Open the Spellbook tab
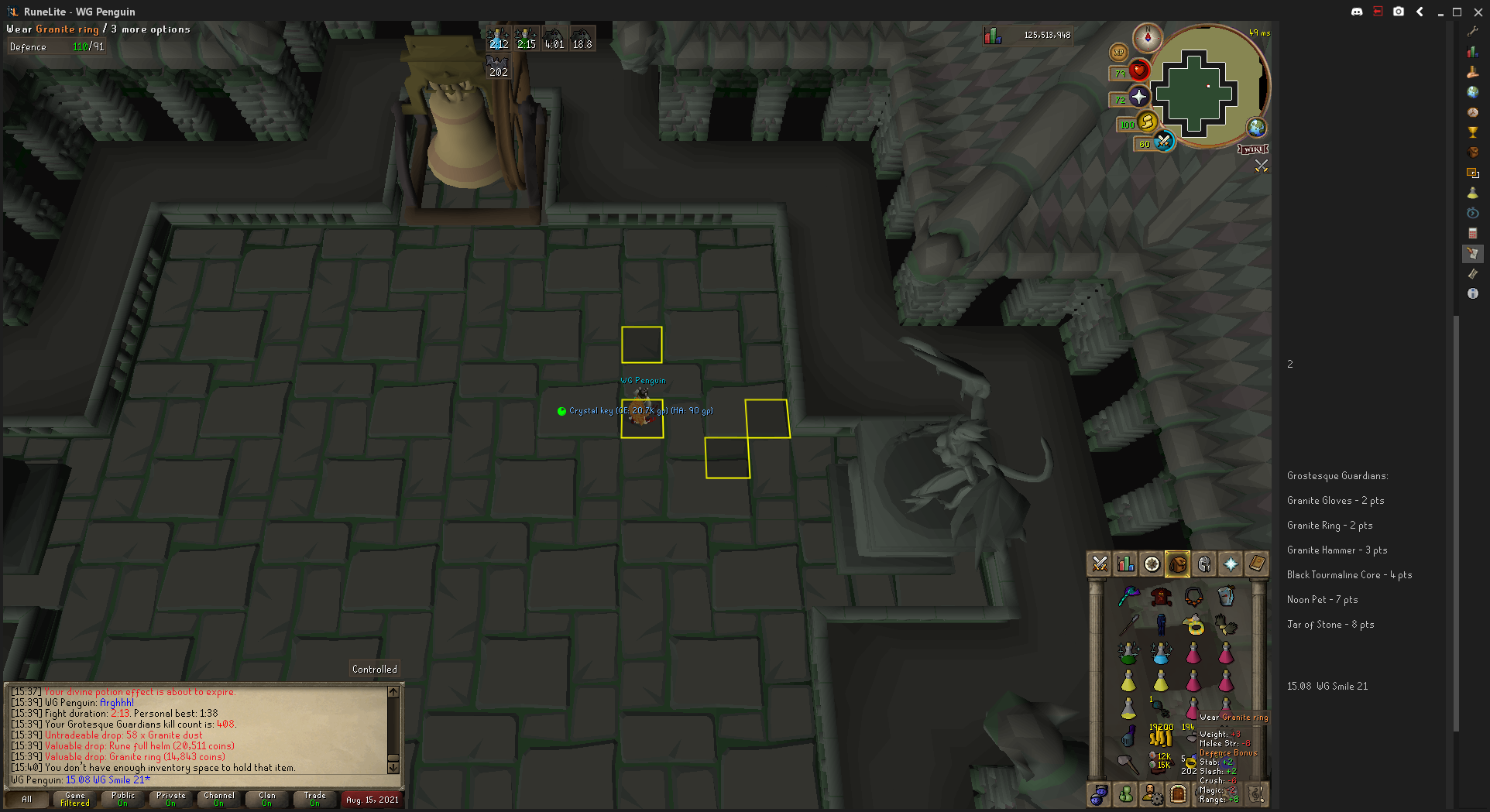Image resolution: width=1490 pixels, height=812 pixels. pyautogui.click(x=1257, y=564)
